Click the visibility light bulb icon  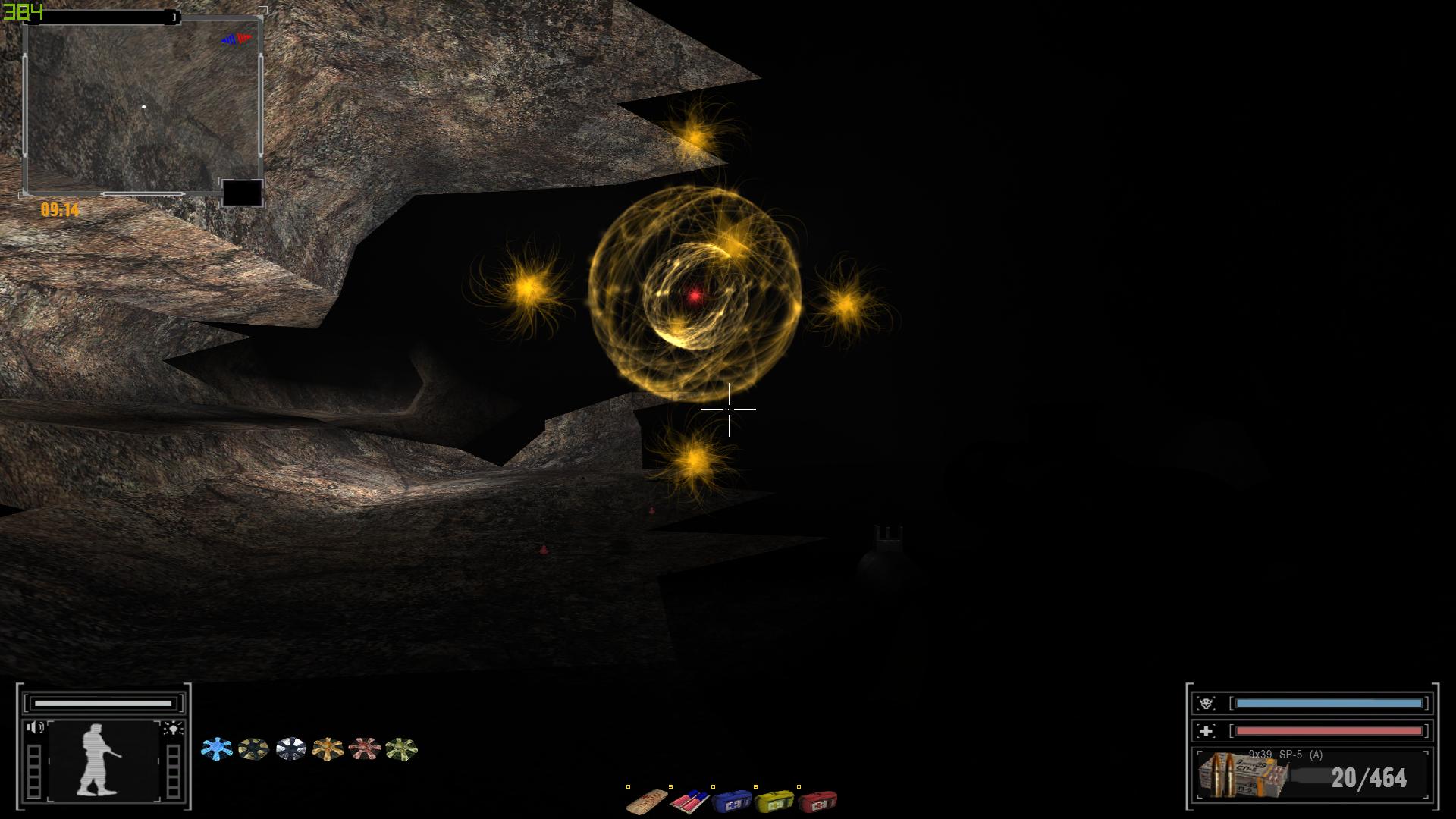[x=173, y=729]
